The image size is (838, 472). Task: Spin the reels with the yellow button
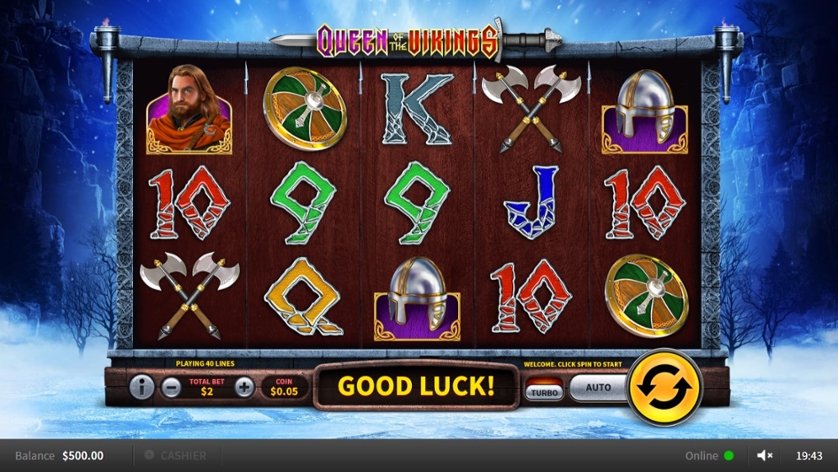point(664,386)
